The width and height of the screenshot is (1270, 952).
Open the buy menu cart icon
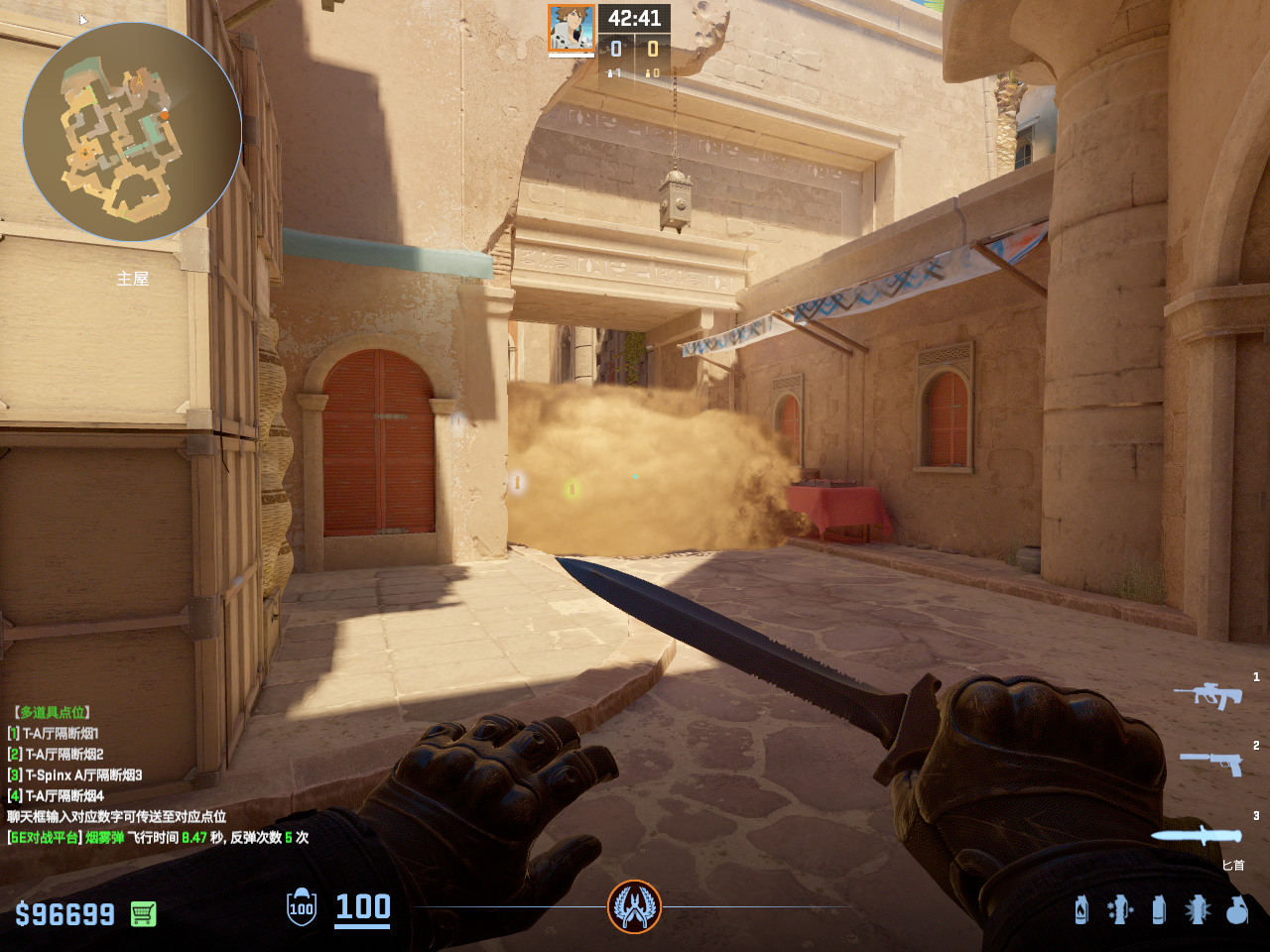pyautogui.click(x=143, y=913)
